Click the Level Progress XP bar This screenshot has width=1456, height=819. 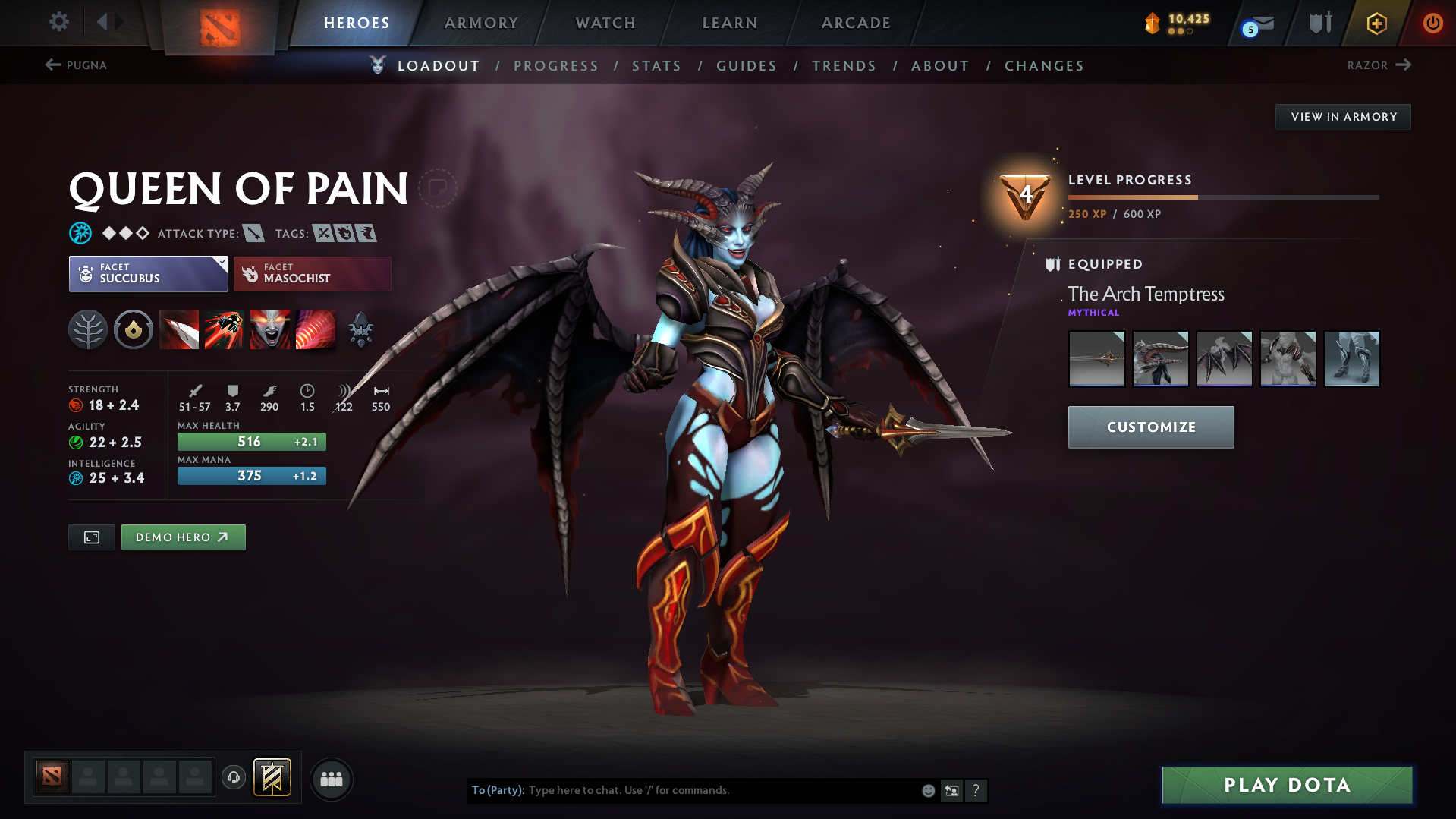1222,197
